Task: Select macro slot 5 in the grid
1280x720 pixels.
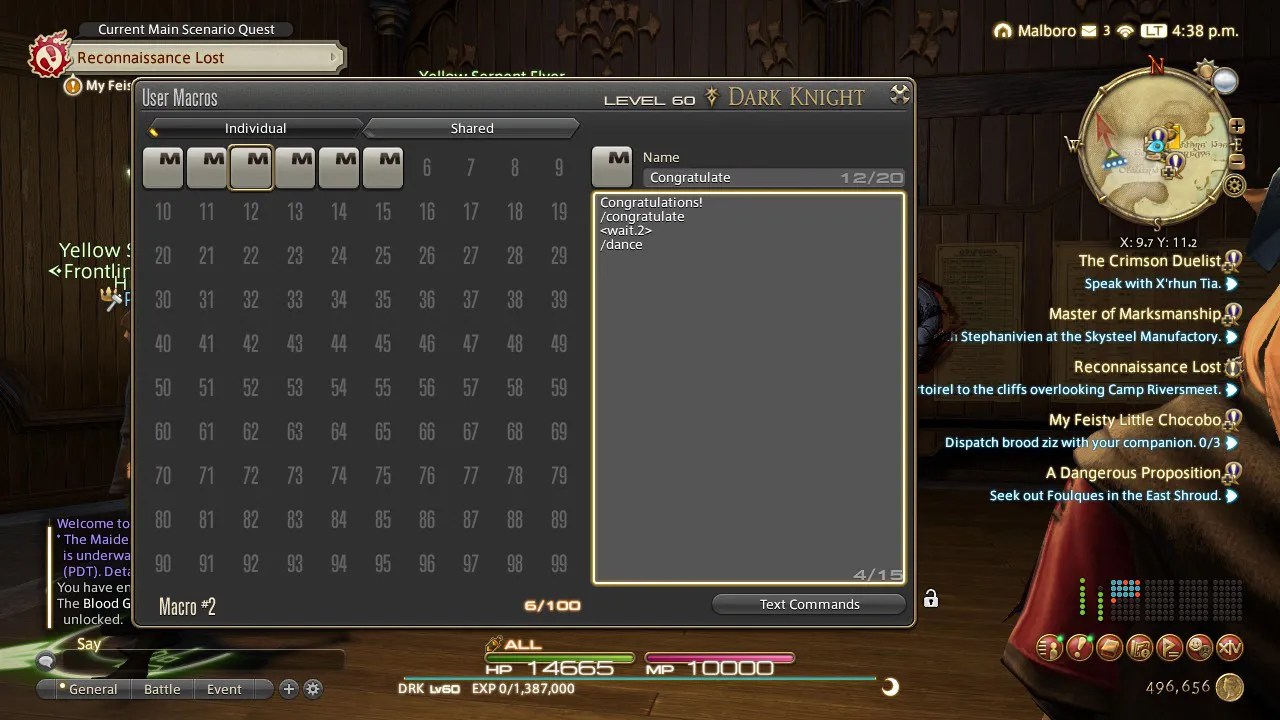Action: tap(339, 166)
